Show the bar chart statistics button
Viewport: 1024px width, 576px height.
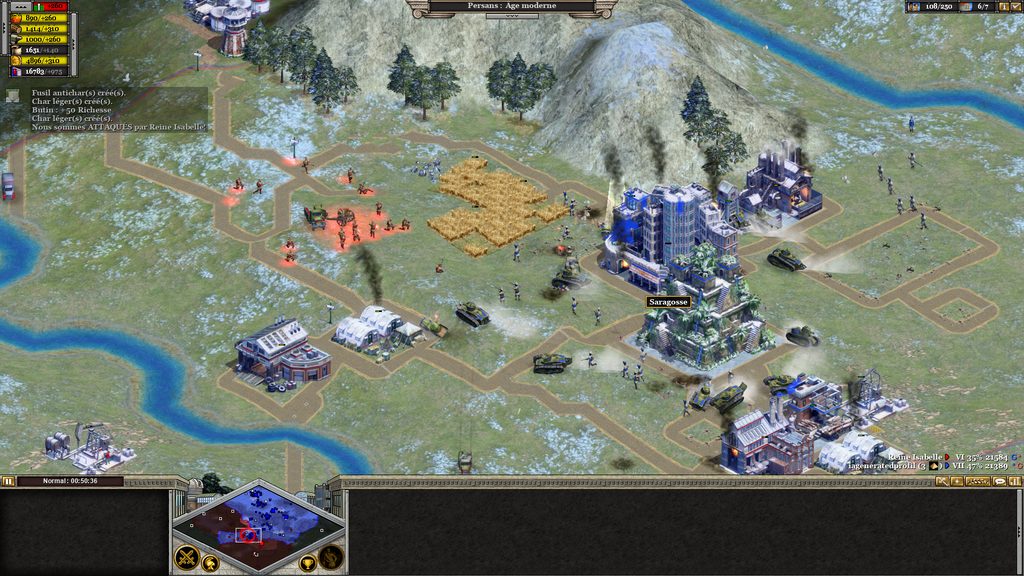pos(1014,481)
